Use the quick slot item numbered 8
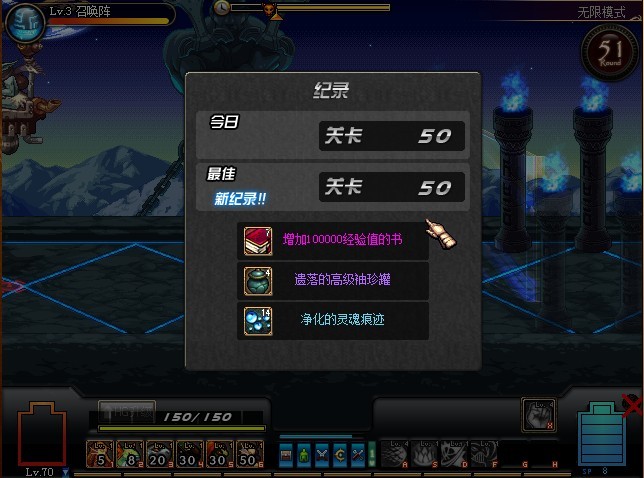Image resolution: width=644 pixels, height=478 pixels. click(129, 454)
